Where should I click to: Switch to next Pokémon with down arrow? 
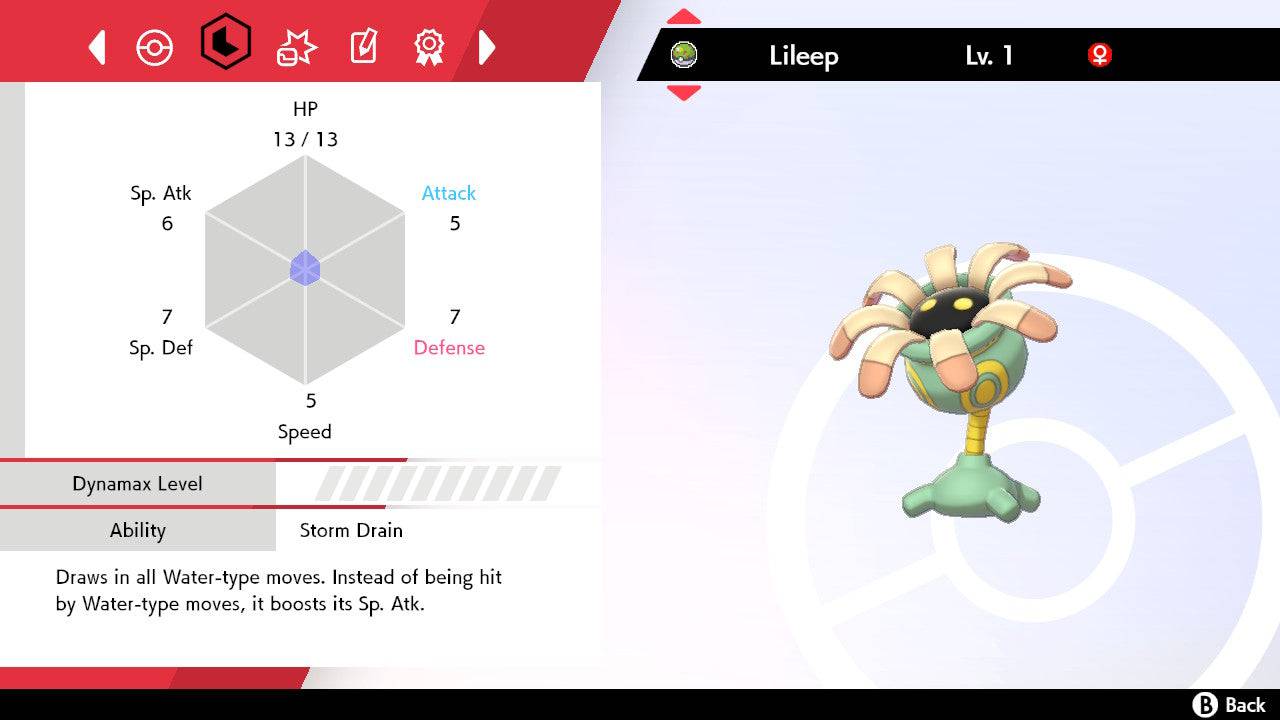coord(684,93)
